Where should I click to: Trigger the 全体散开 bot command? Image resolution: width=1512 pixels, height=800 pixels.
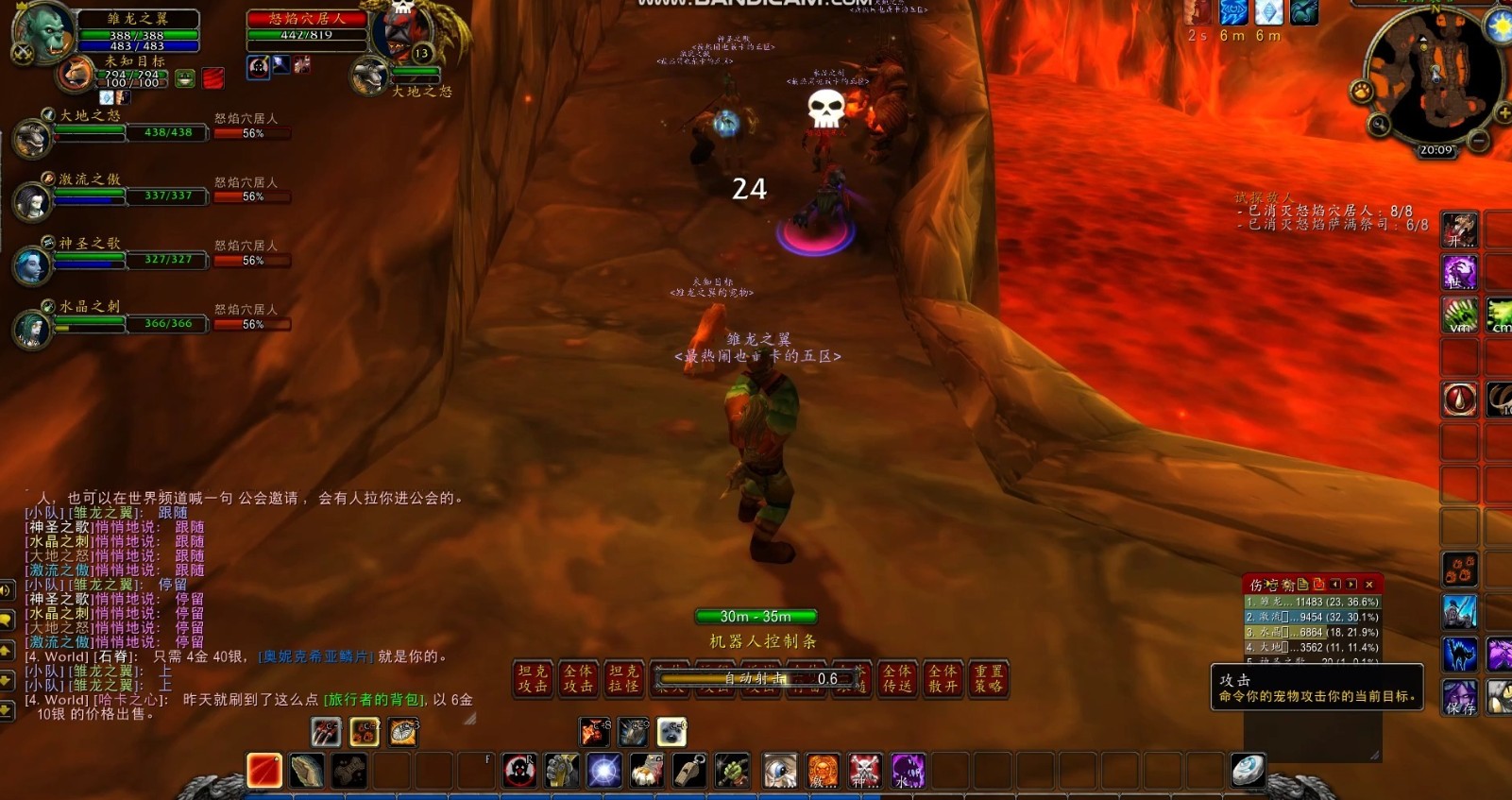click(943, 679)
